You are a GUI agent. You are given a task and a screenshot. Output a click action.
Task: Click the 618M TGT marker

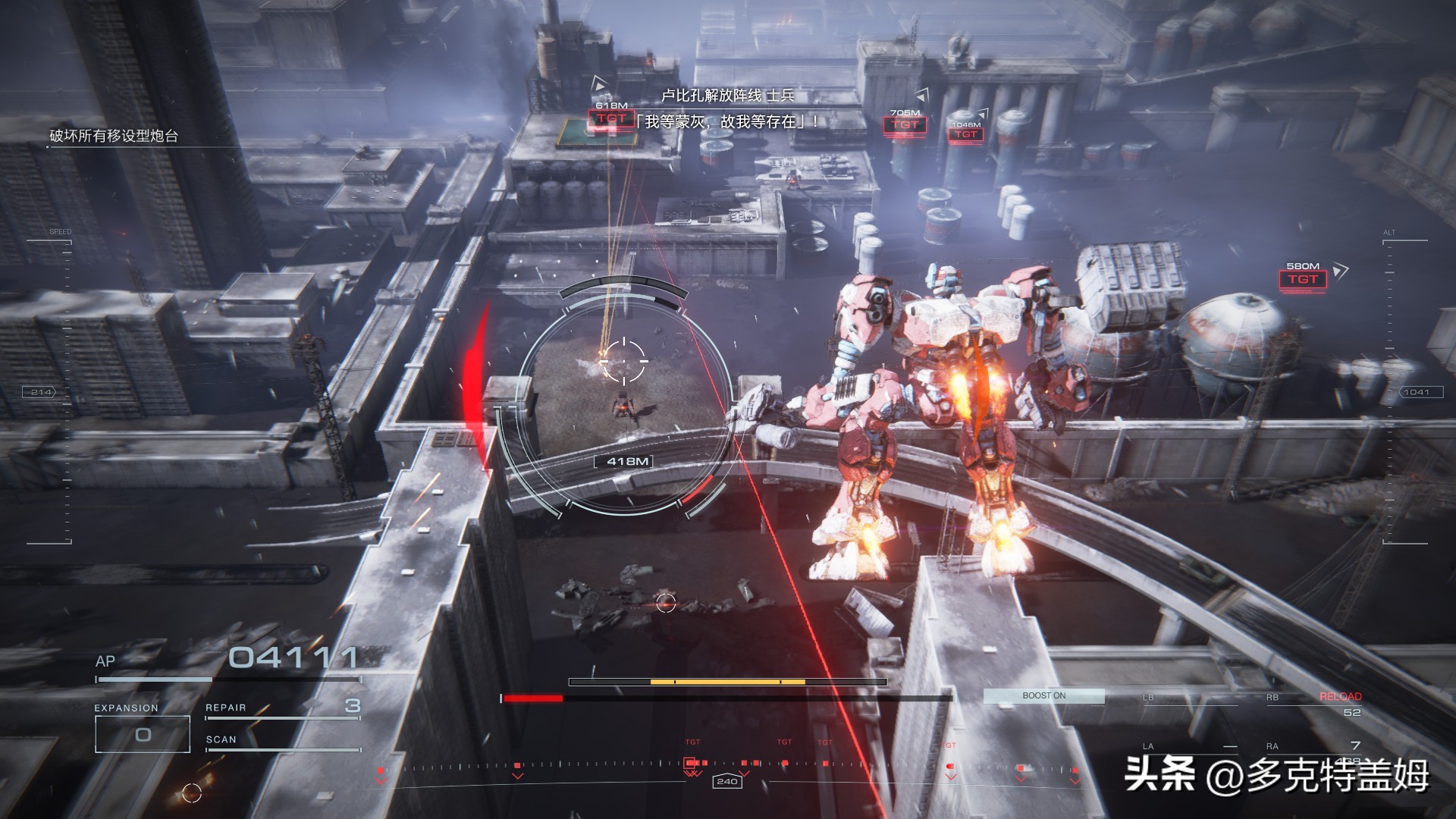coord(611,118)
